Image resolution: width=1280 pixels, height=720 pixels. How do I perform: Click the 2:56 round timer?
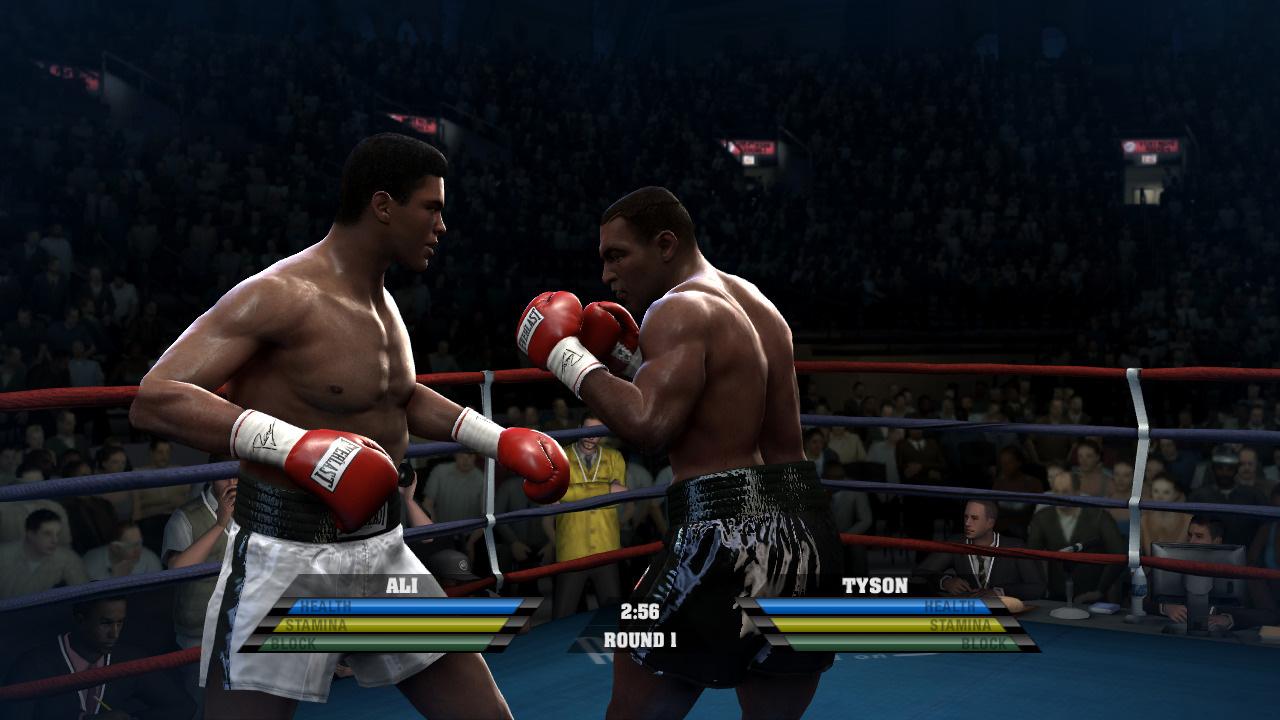coord(640,609)
